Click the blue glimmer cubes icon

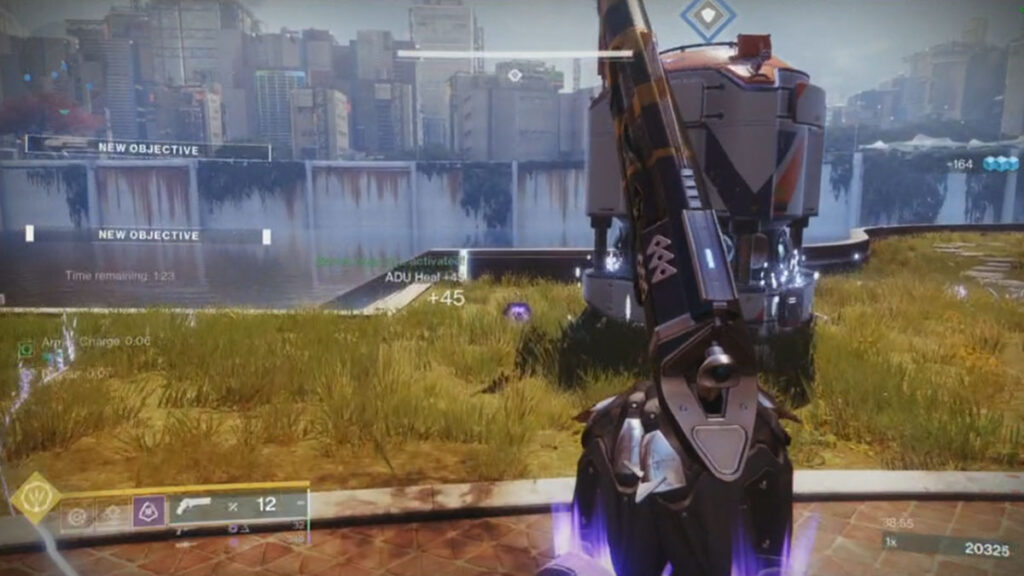click(x=998, y=164)
